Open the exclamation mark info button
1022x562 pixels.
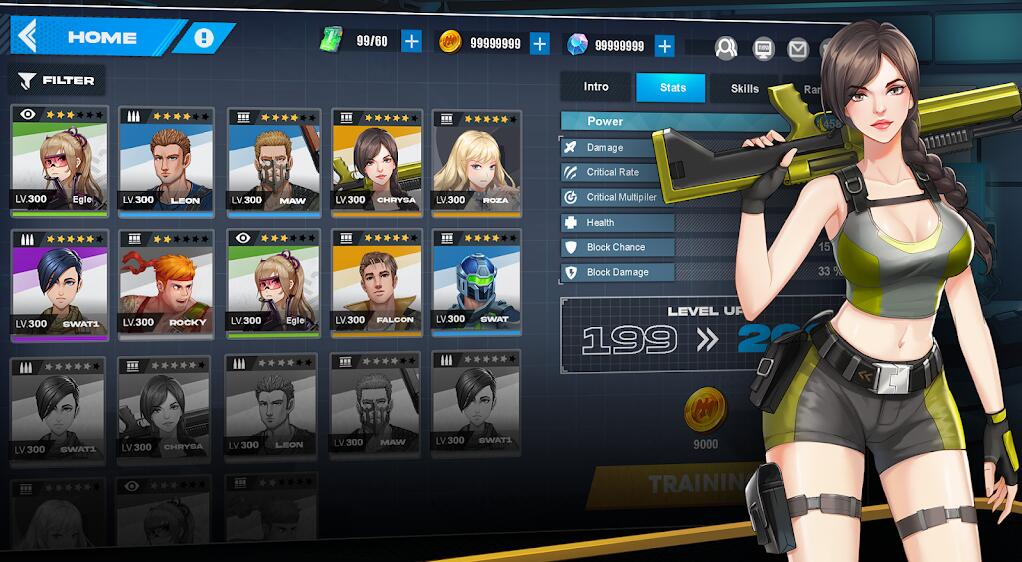204,38
